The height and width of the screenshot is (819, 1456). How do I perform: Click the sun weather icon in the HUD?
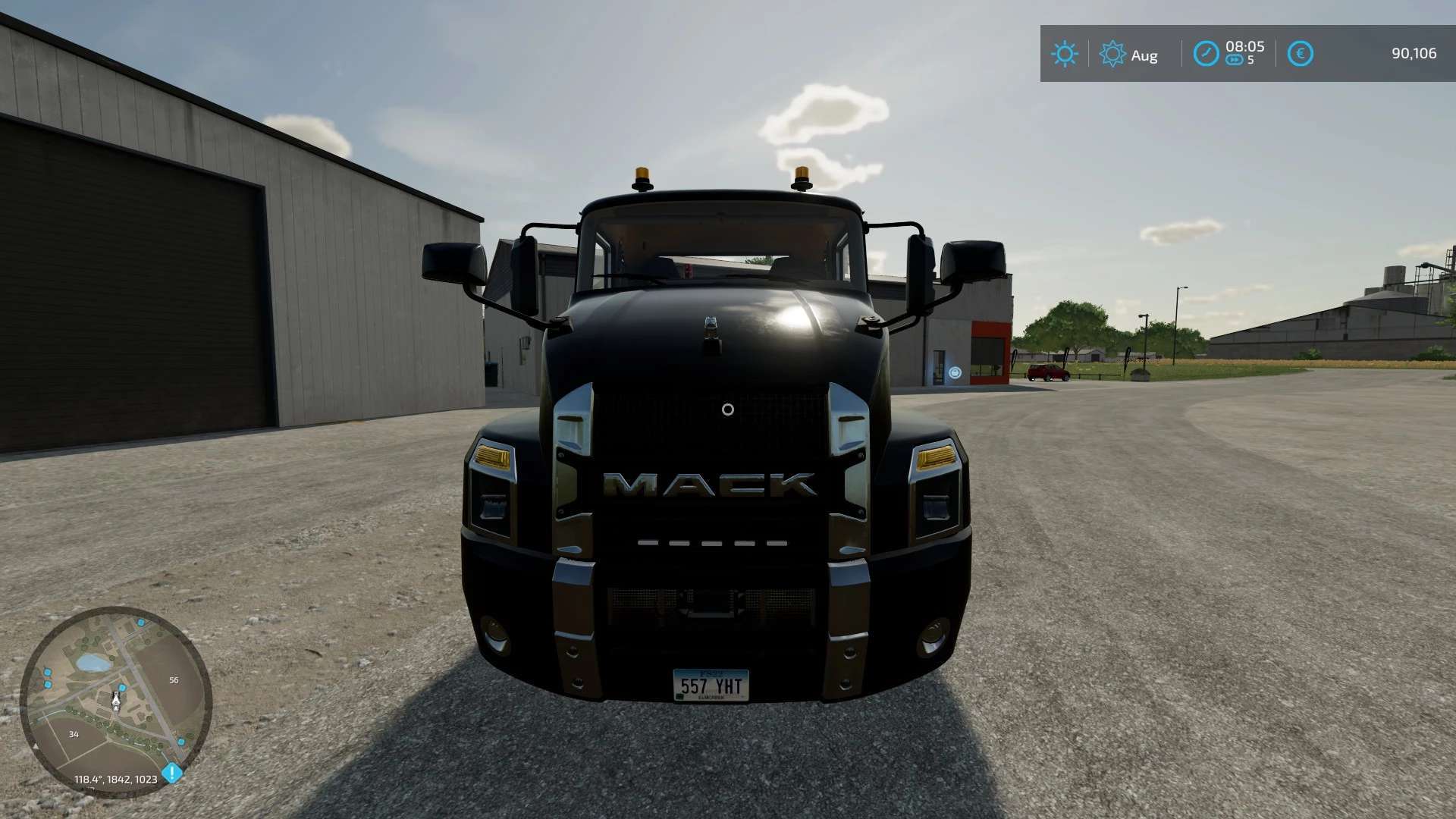[1065, 54]
